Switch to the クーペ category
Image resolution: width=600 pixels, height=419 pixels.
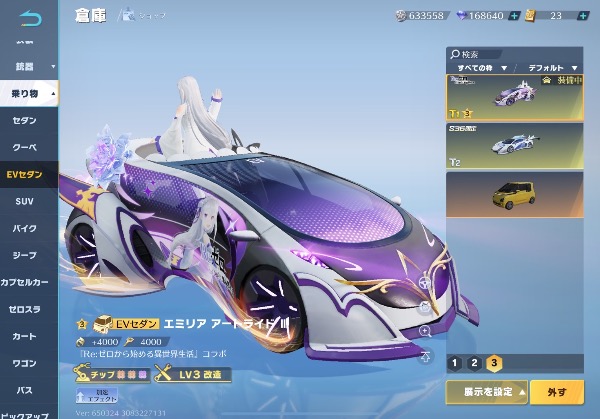tap(26, 147)
